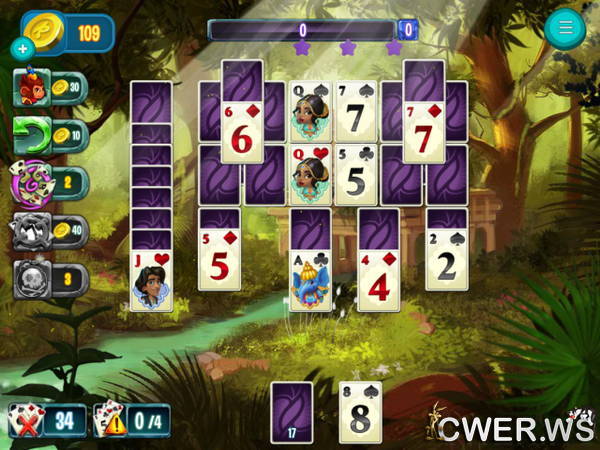
Task: Select the 5 of diamonds card
Action: pos(219,262)
